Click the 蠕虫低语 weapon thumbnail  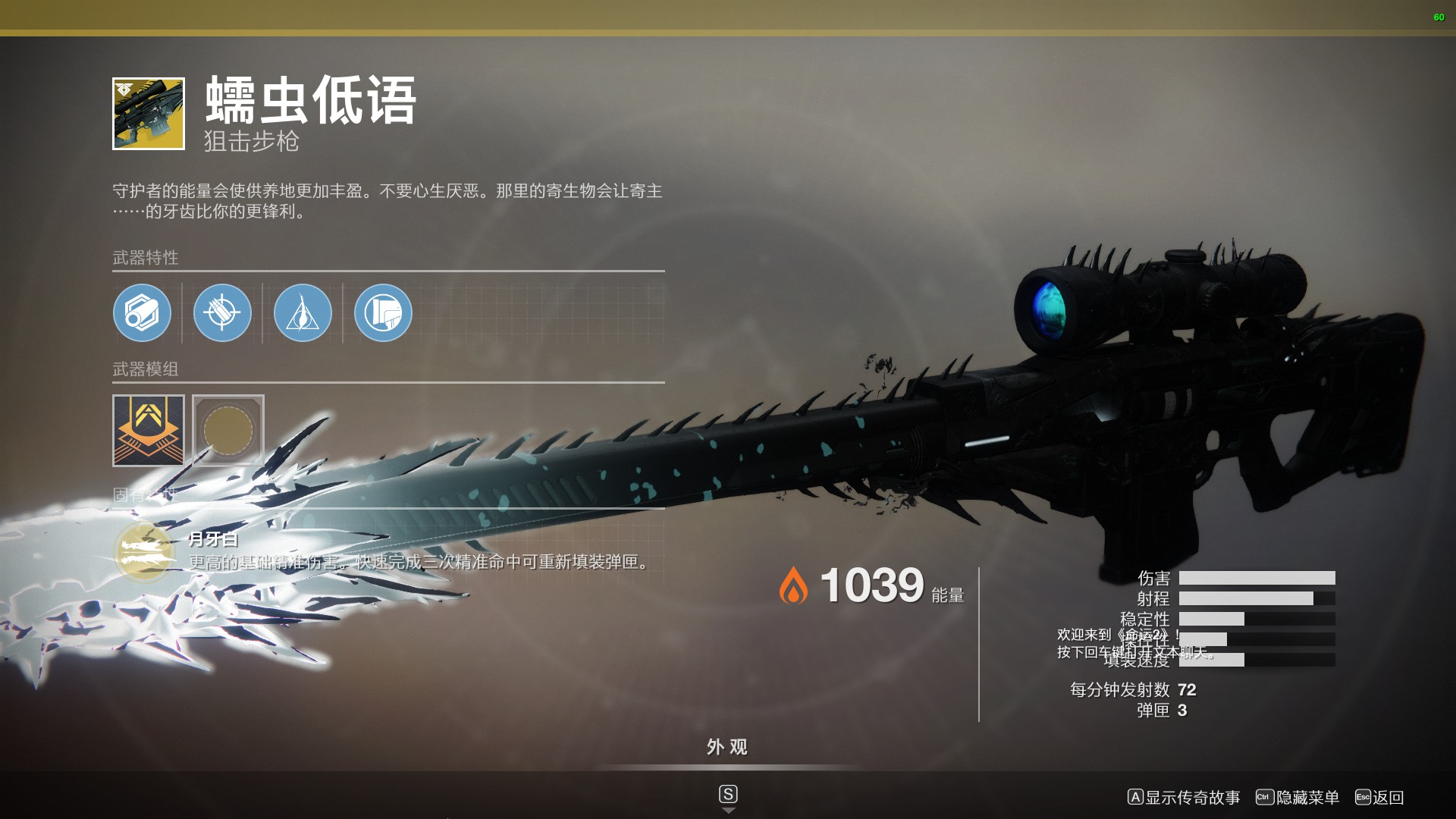tap(149, 114)
